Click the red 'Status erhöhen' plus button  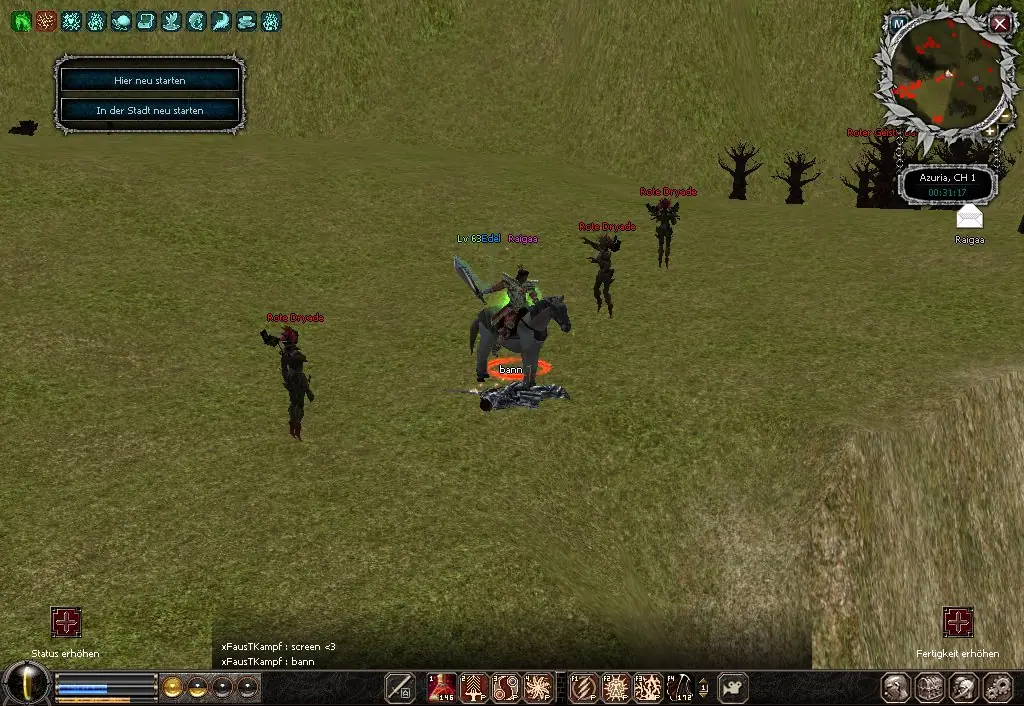pyautogui.click(x=66, y=622)
